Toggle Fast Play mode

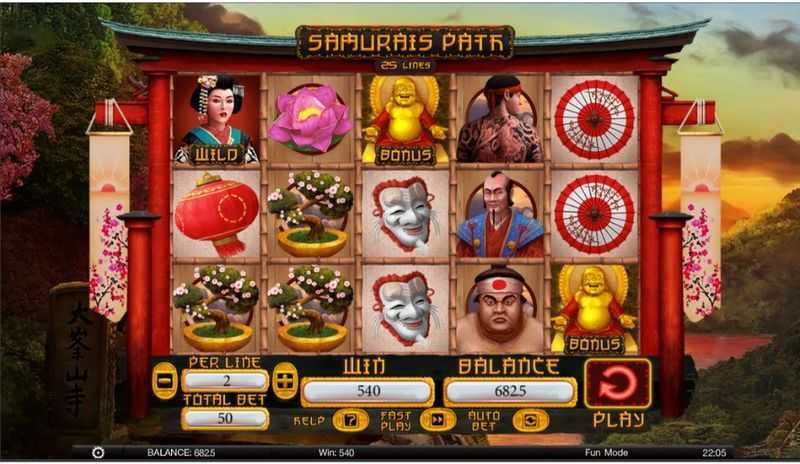coord(437,420)
